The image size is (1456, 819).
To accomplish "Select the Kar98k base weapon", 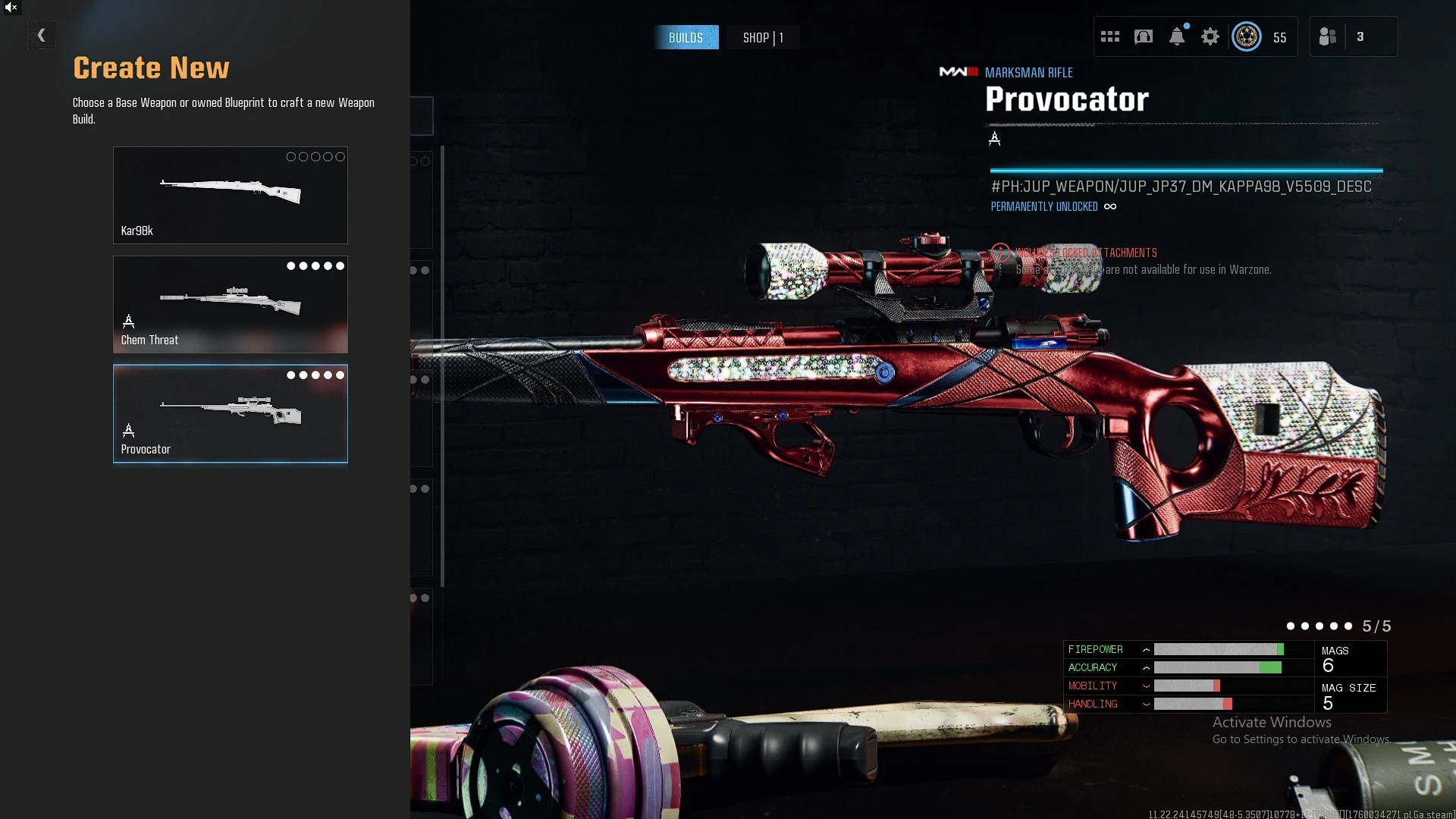I will (x=230, y=195).
